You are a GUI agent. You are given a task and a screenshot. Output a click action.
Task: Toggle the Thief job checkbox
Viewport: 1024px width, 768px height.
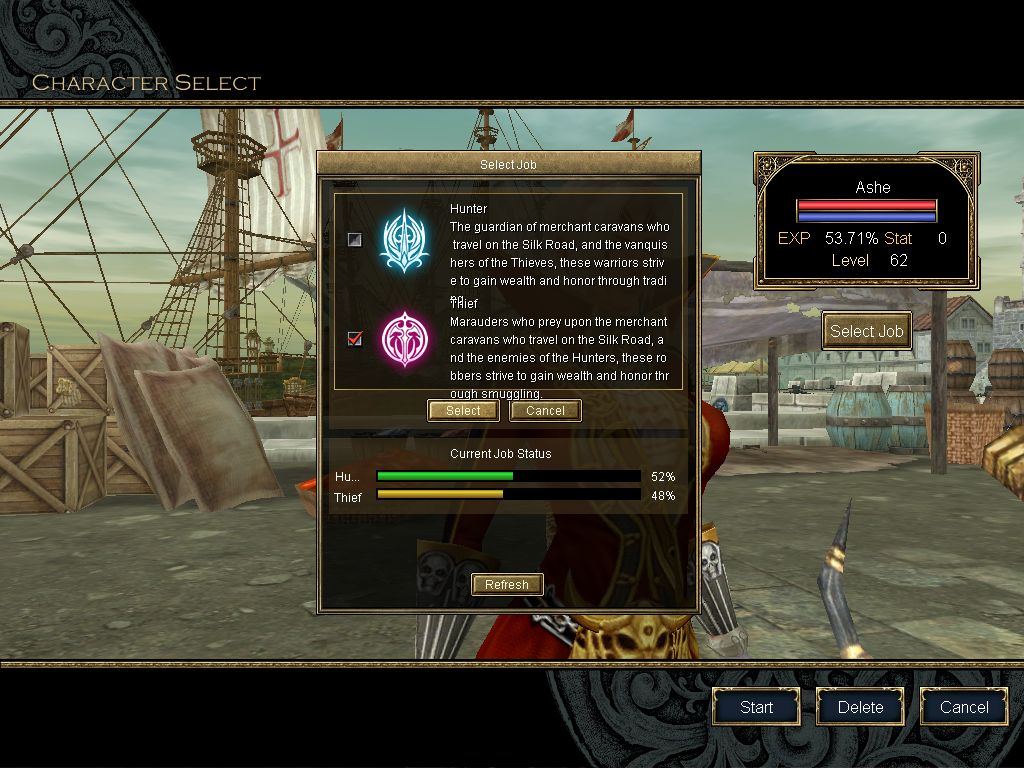[355, 339]
